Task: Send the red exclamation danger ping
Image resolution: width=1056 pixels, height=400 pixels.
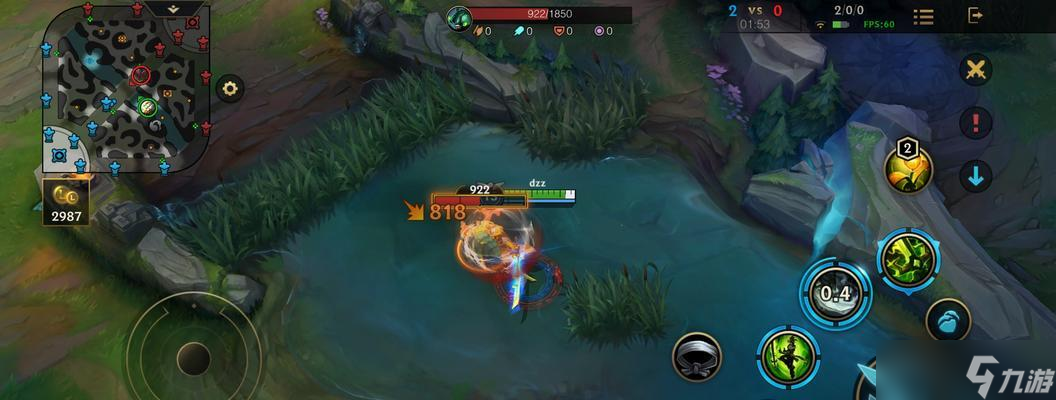Action: point(975,123)
